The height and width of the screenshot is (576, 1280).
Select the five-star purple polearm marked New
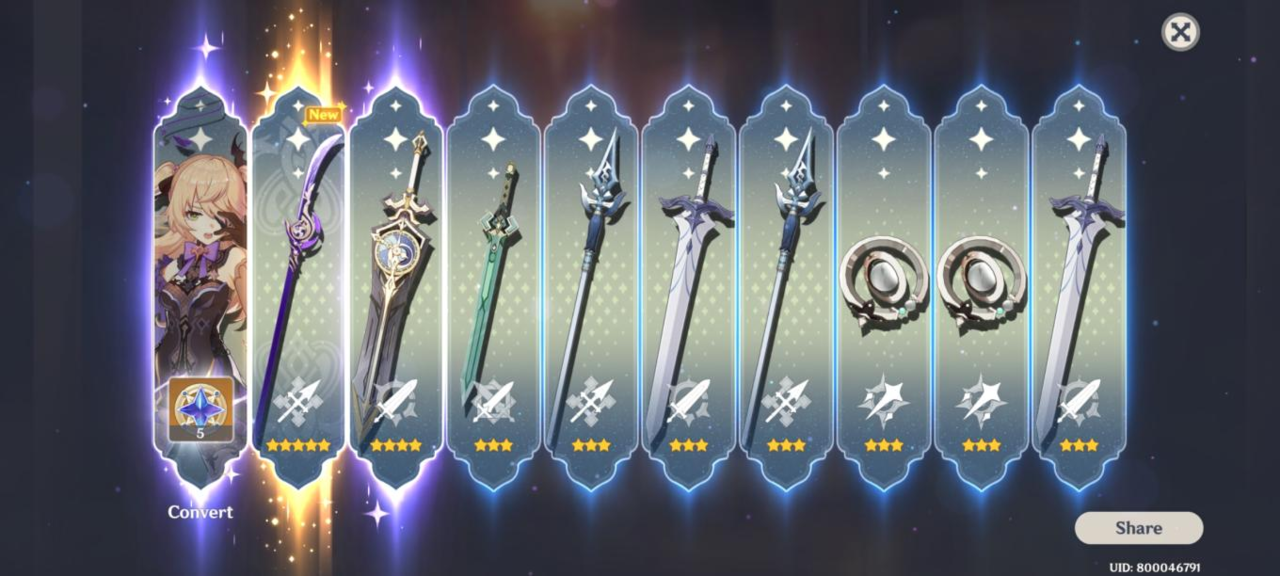(x=297, y=285)
